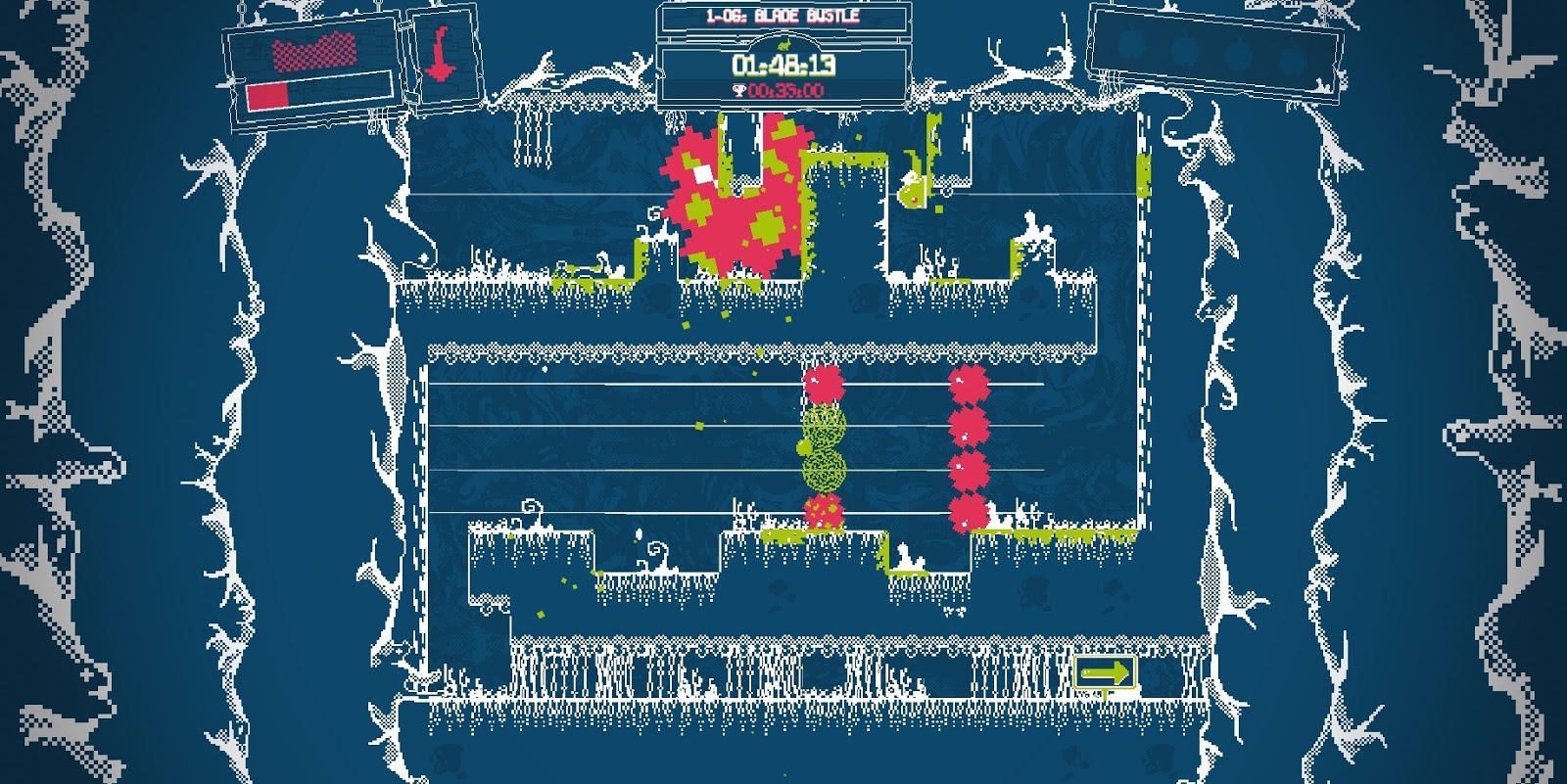This screenshot has width=1567, height=784.
Task: Select the collectibles panel in the top right
Action: click(x=1214, y=47)
